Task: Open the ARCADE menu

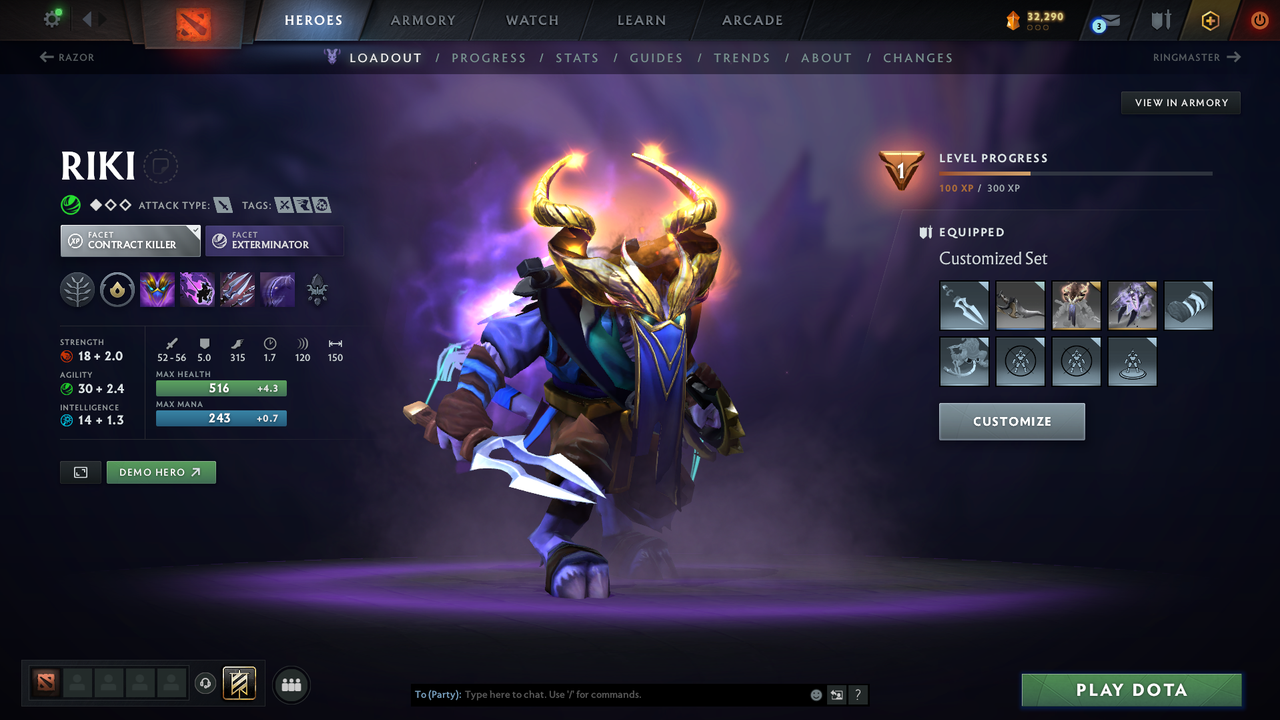Action: pos(751,20)
